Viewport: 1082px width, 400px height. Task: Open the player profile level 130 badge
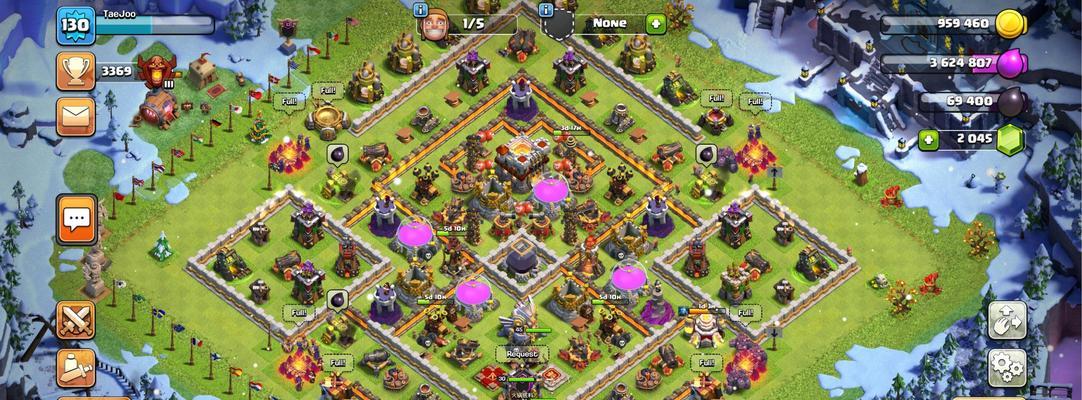tap(75, 24)
